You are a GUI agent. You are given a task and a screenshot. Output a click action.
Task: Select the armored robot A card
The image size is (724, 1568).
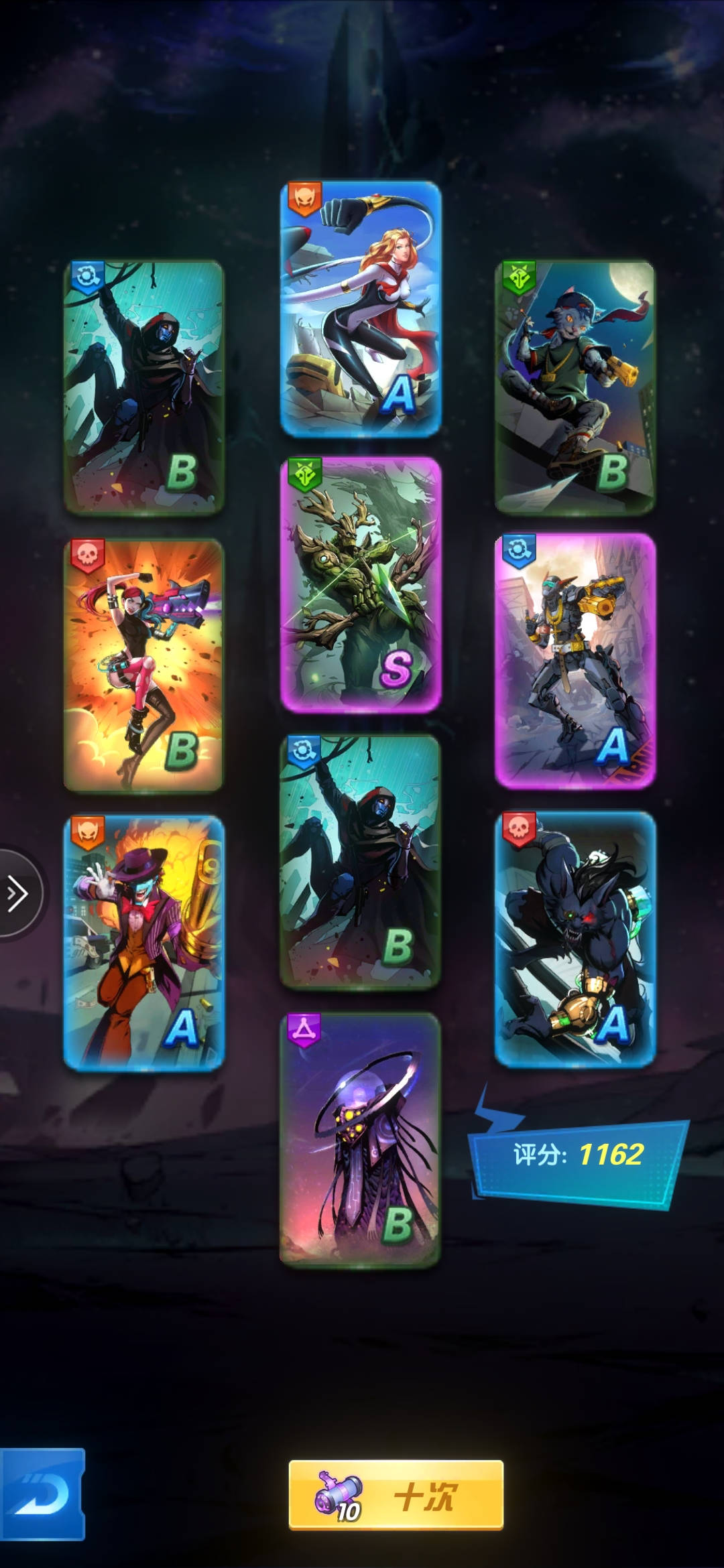(x=575, y=660)
